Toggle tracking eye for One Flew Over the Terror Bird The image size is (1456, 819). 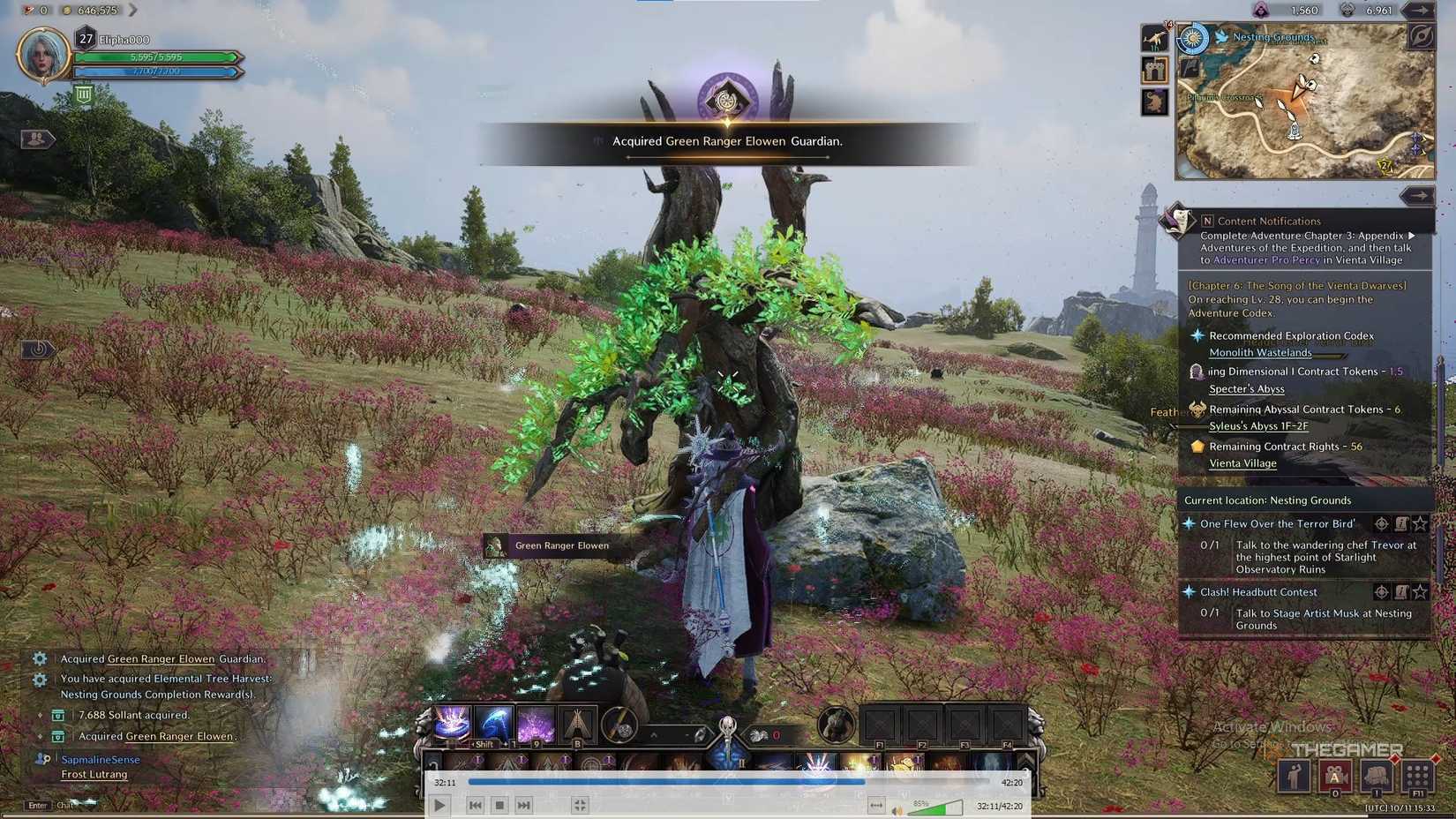(1381, 523)
